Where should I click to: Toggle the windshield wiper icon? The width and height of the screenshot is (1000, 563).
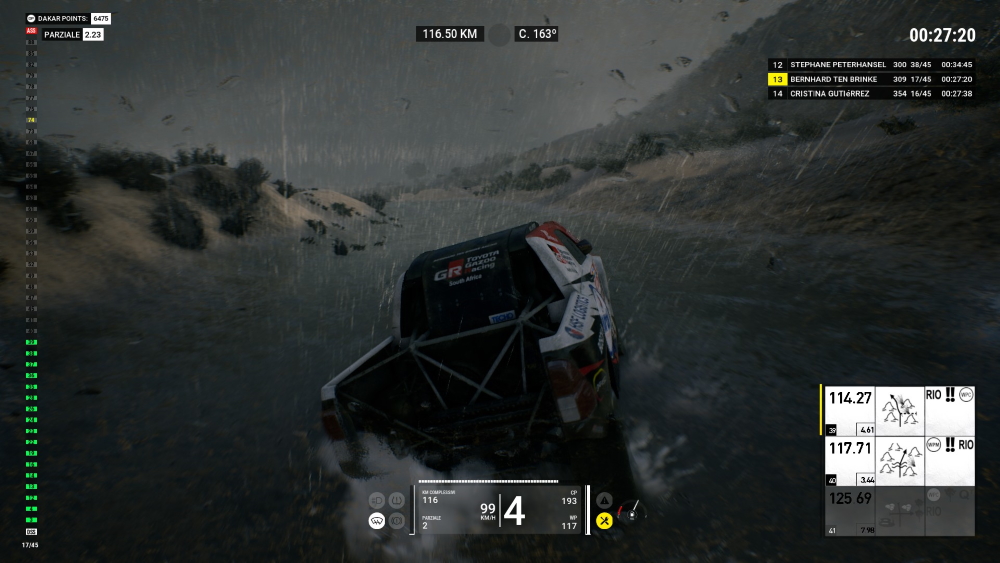tap(377, 520)
